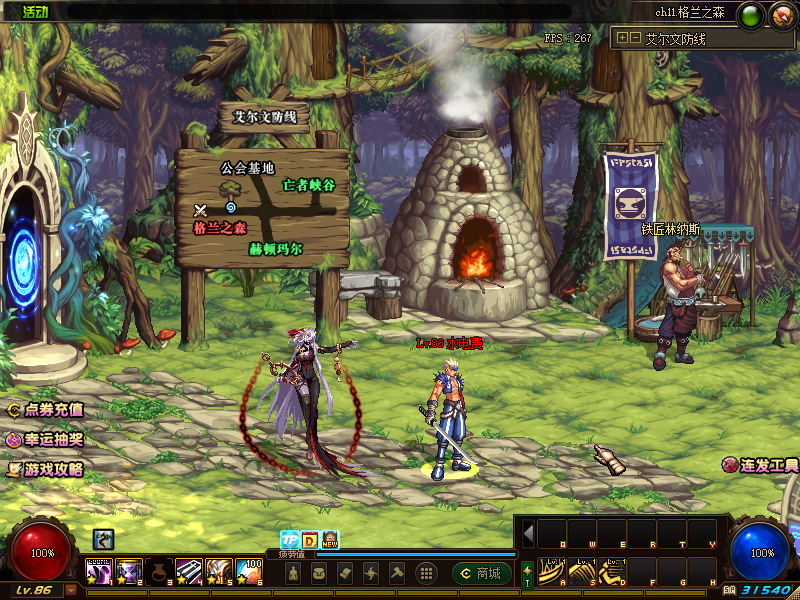Open the 连发工具 rapid-fire tool
This screenshot has width=800, height=600.
pos(762,466)
